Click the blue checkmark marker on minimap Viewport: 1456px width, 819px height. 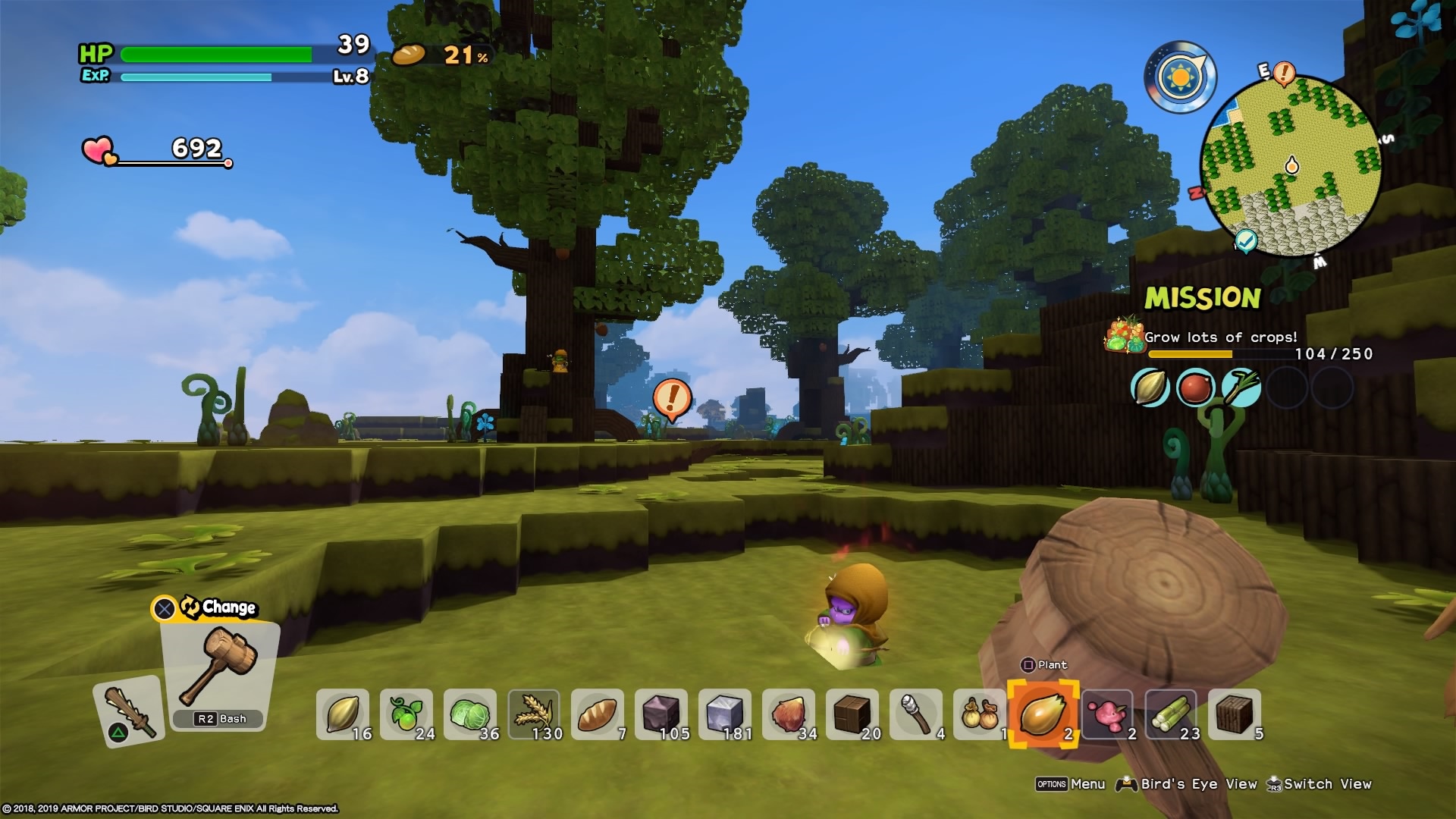point(1246,240)
